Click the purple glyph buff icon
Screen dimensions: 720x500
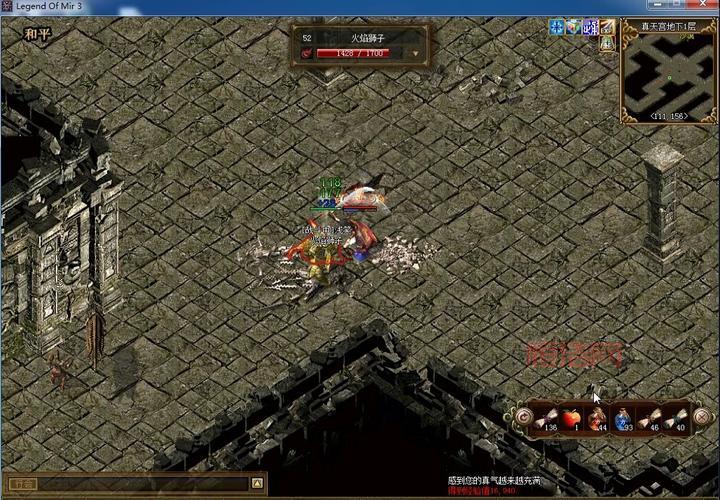click(x=590, y=27)
